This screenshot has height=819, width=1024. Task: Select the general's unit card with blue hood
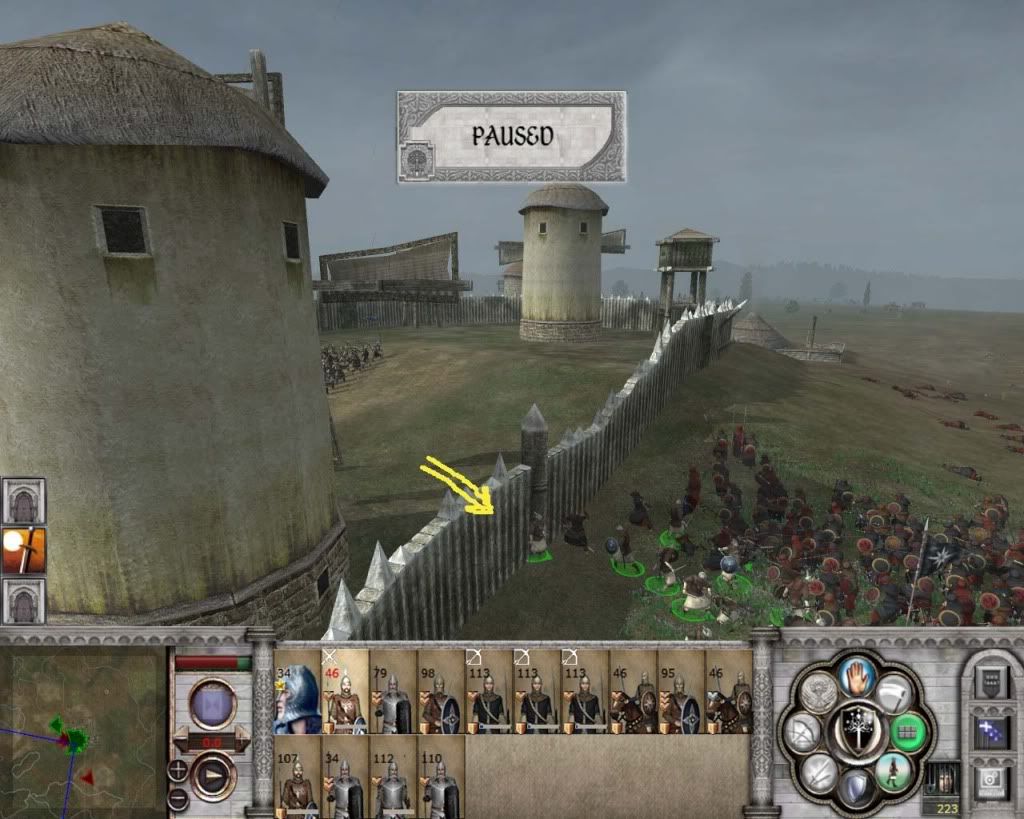coord(298,692)
